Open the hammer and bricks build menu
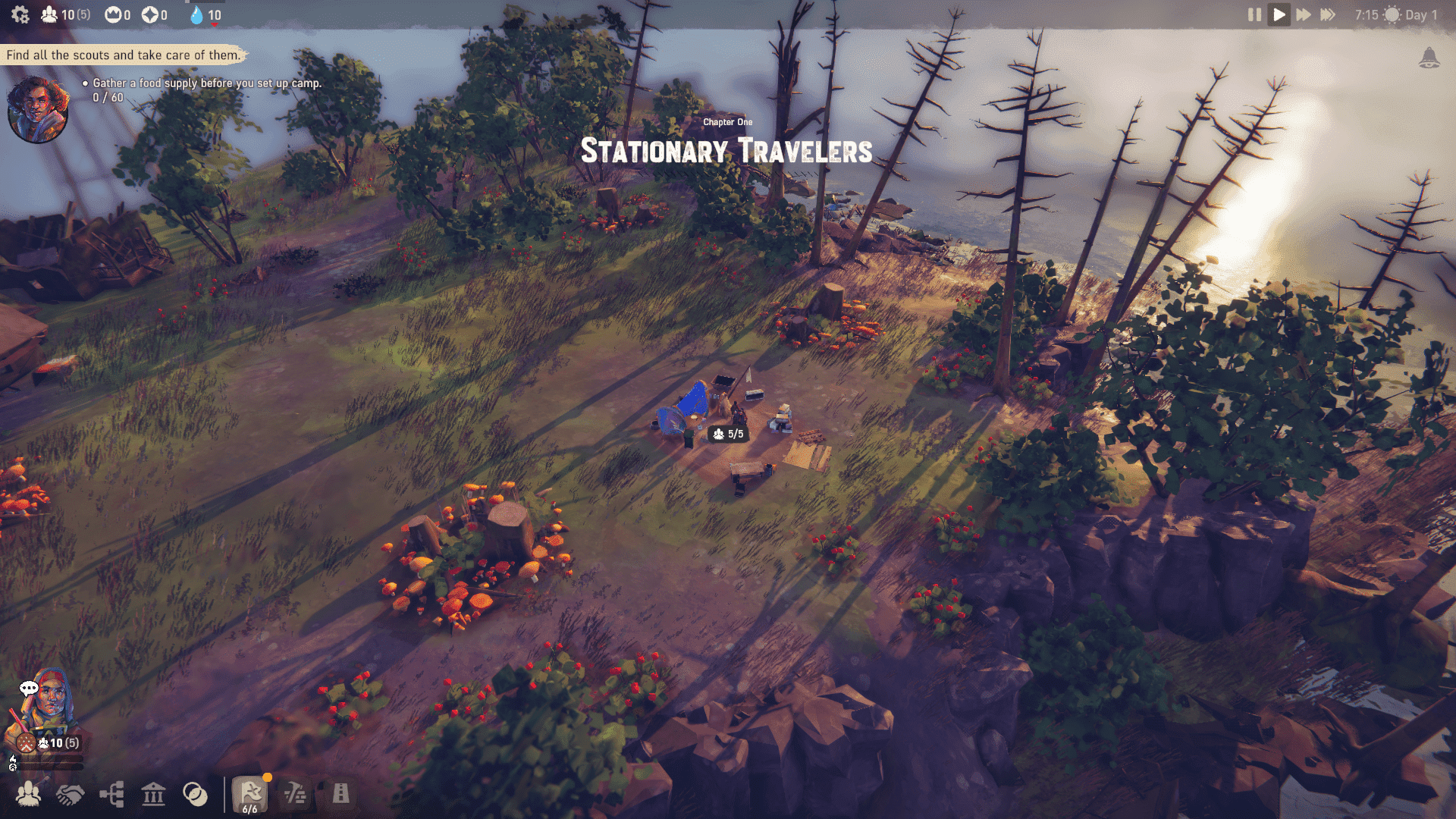Screen dimensions: 1456x819 click(x=295, y=794)
